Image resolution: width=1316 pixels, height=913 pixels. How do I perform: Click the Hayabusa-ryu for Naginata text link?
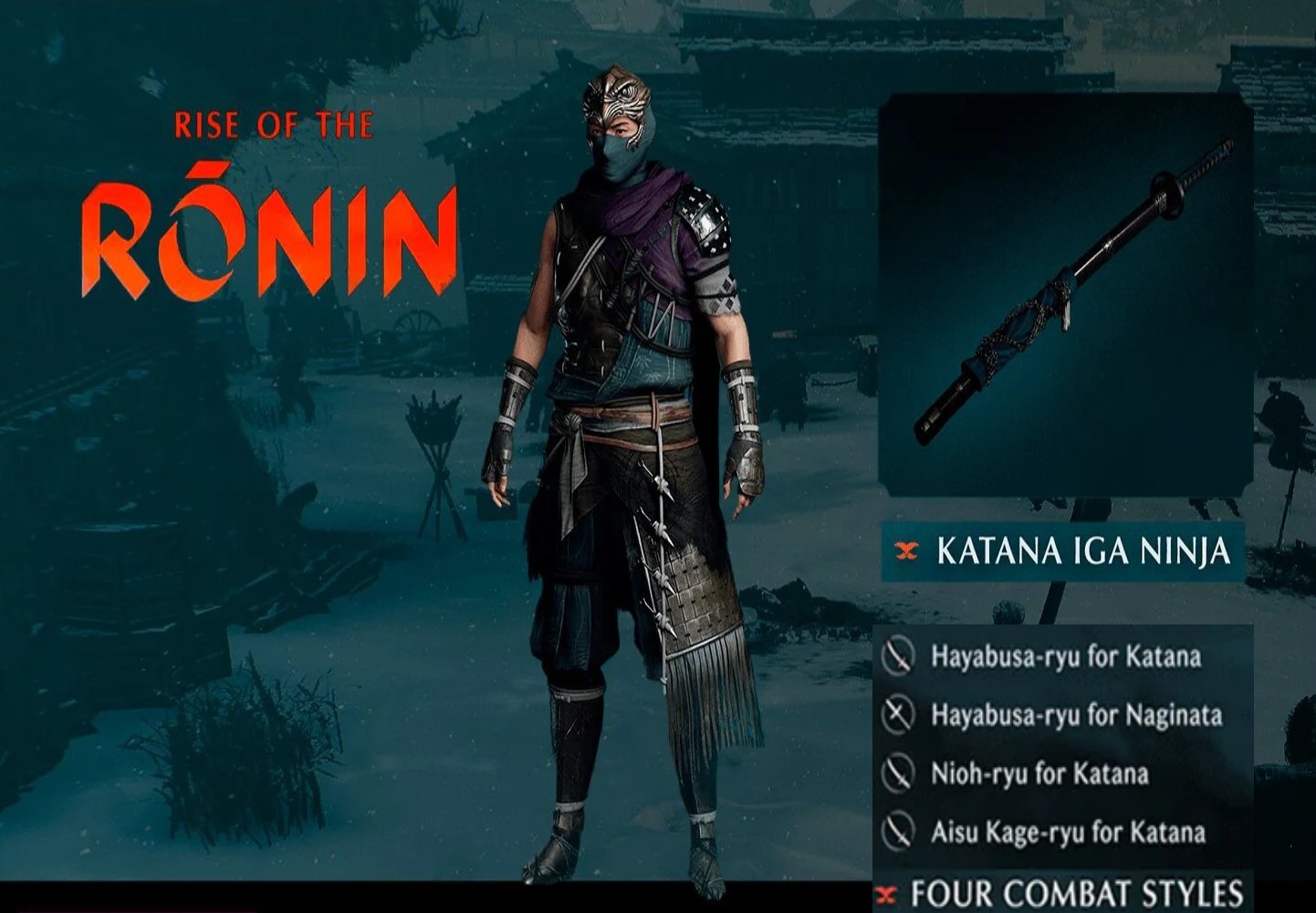1075,716
